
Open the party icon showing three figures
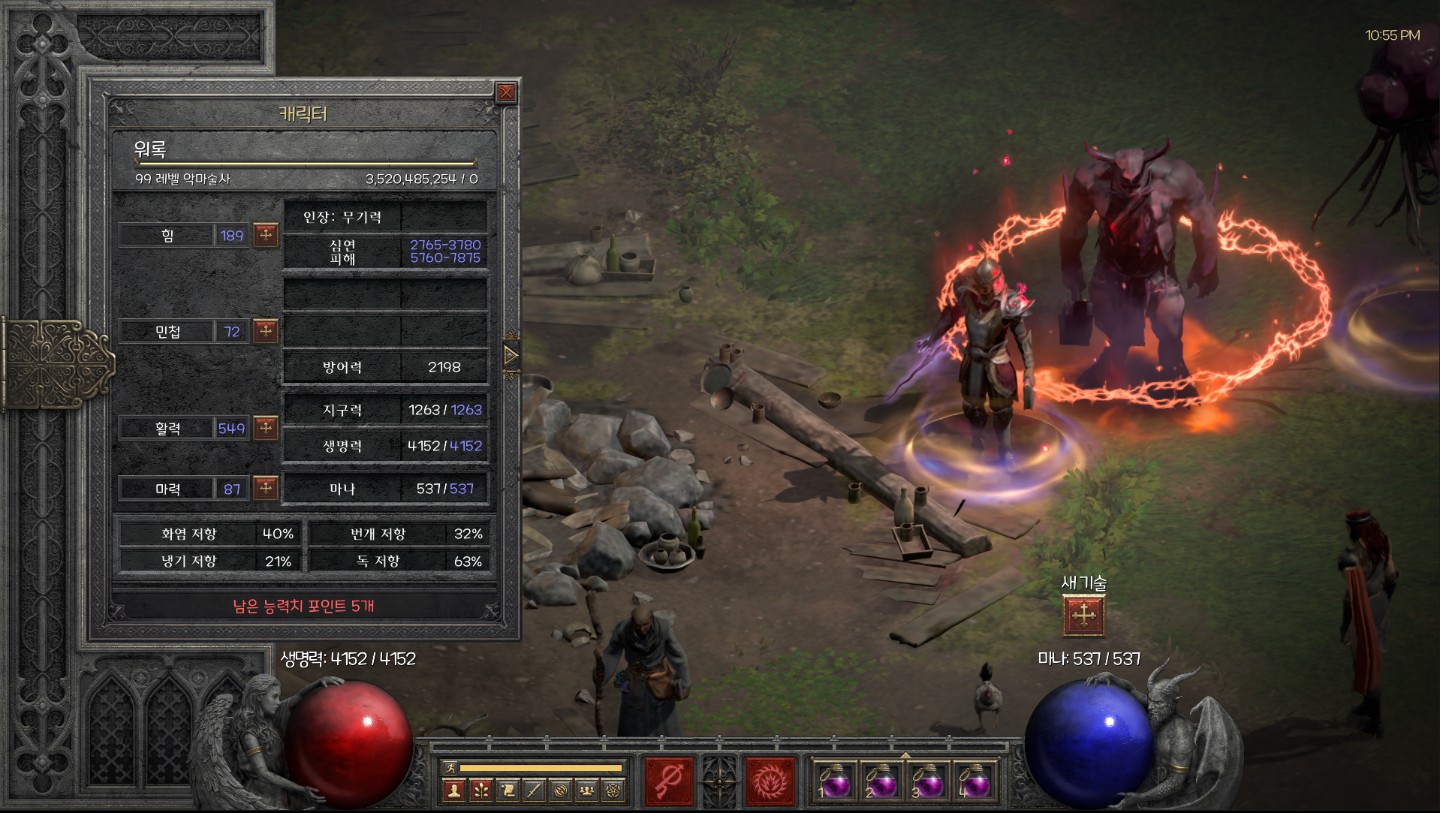(x=587, y=790)
